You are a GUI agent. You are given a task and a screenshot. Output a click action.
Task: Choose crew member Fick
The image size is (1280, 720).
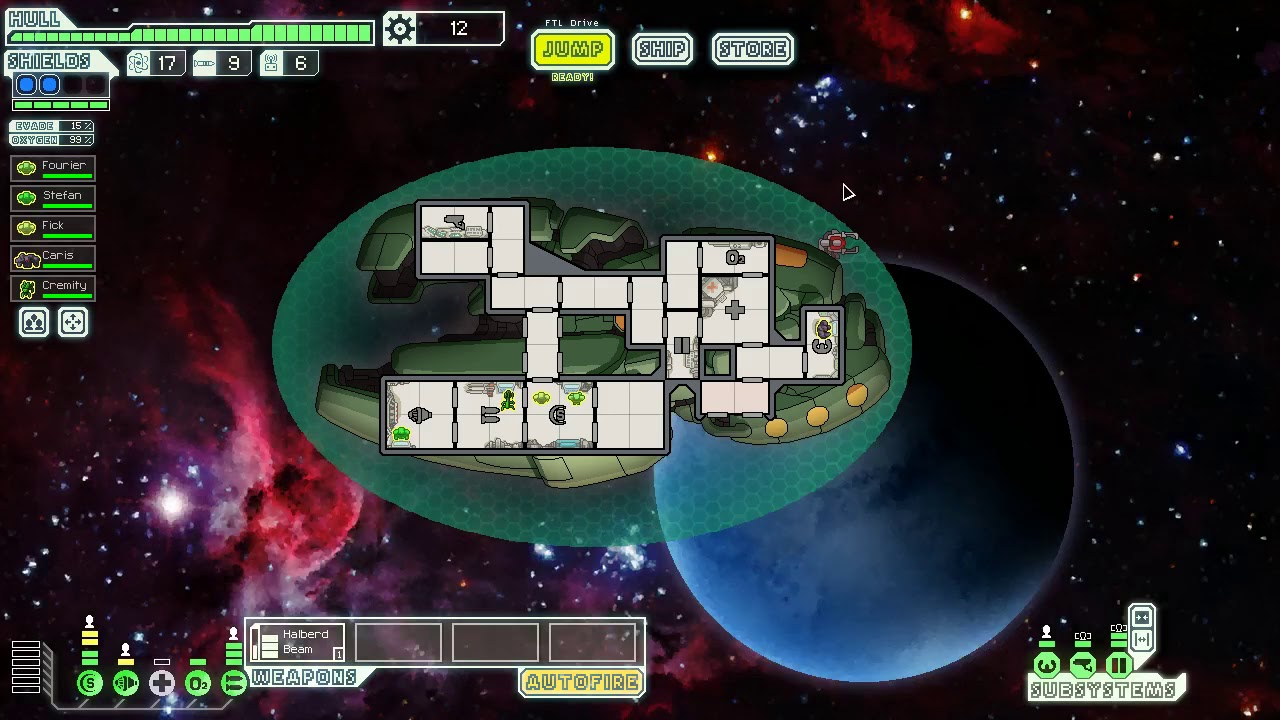click(53, 228)
